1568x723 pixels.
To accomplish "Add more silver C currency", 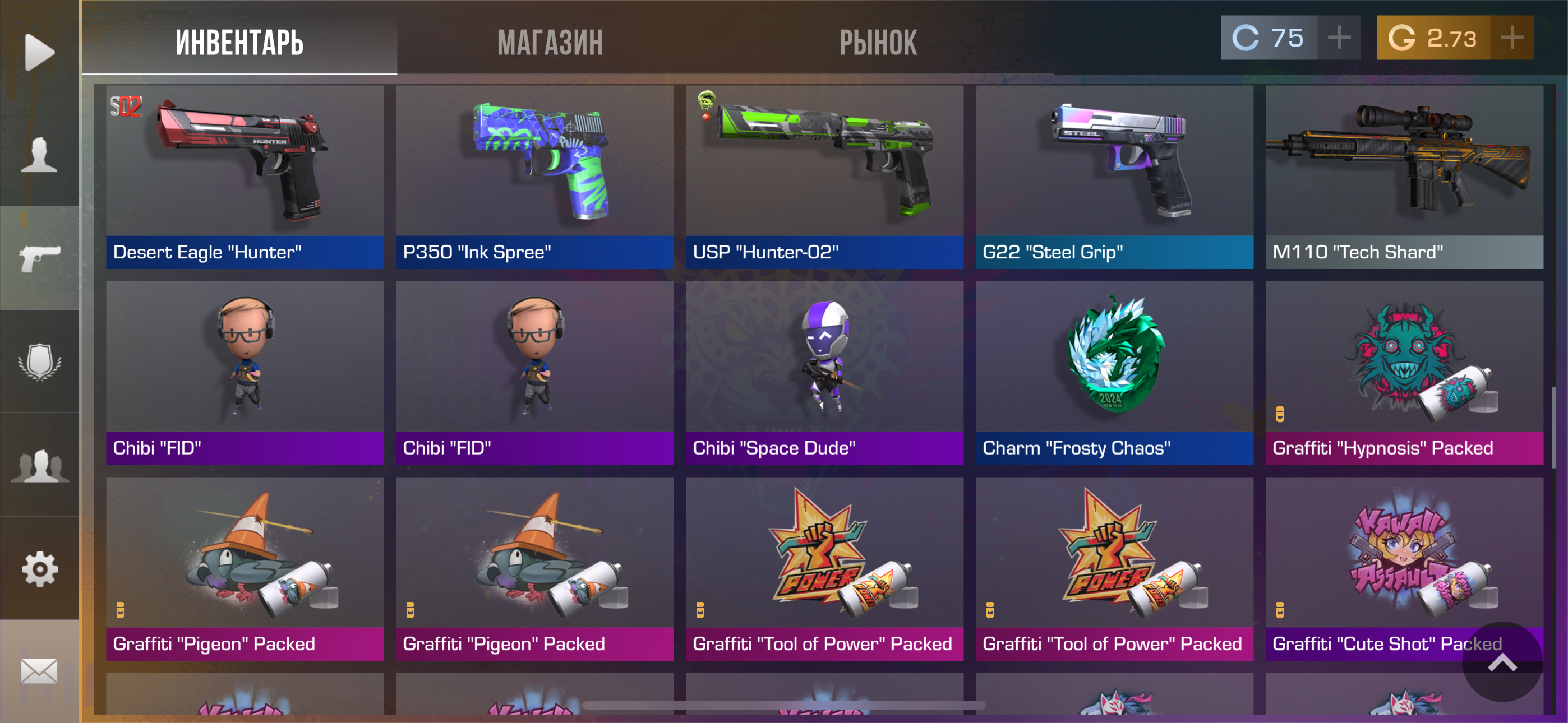I will click(1339, 38).
